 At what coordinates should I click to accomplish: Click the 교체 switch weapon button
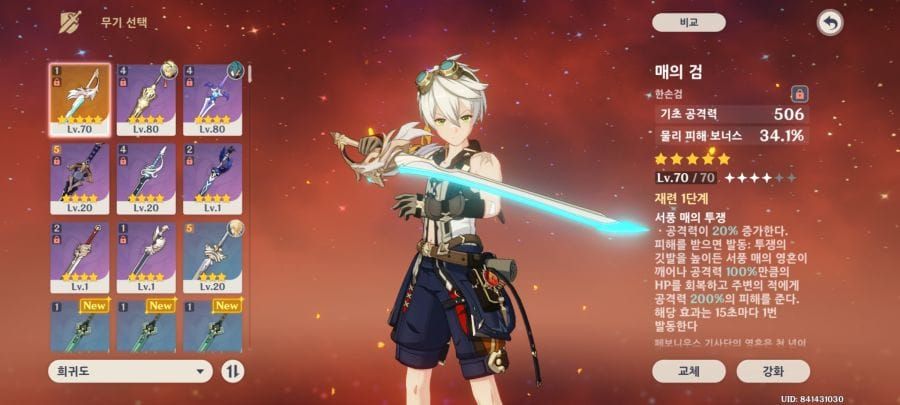point(689,371)
